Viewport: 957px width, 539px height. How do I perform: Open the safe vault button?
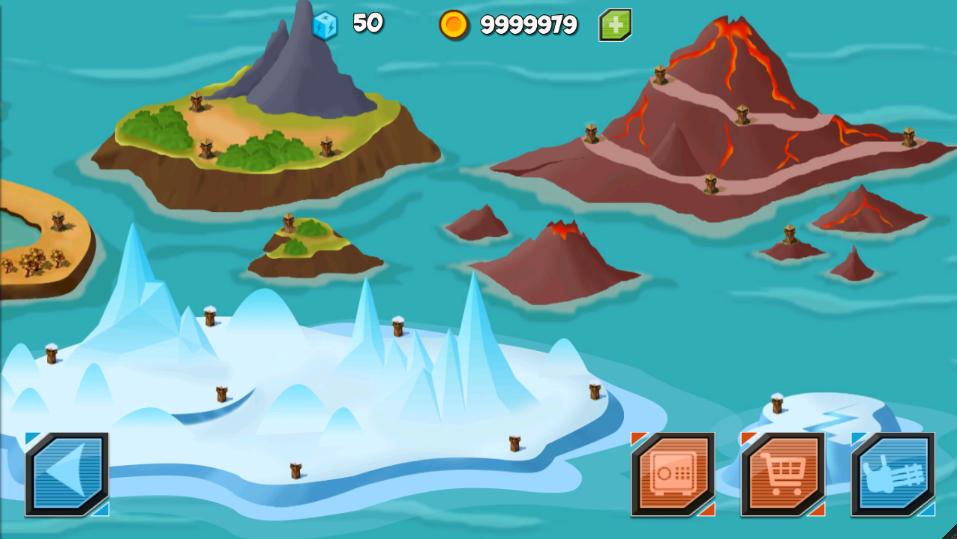(x=672, y=474)
